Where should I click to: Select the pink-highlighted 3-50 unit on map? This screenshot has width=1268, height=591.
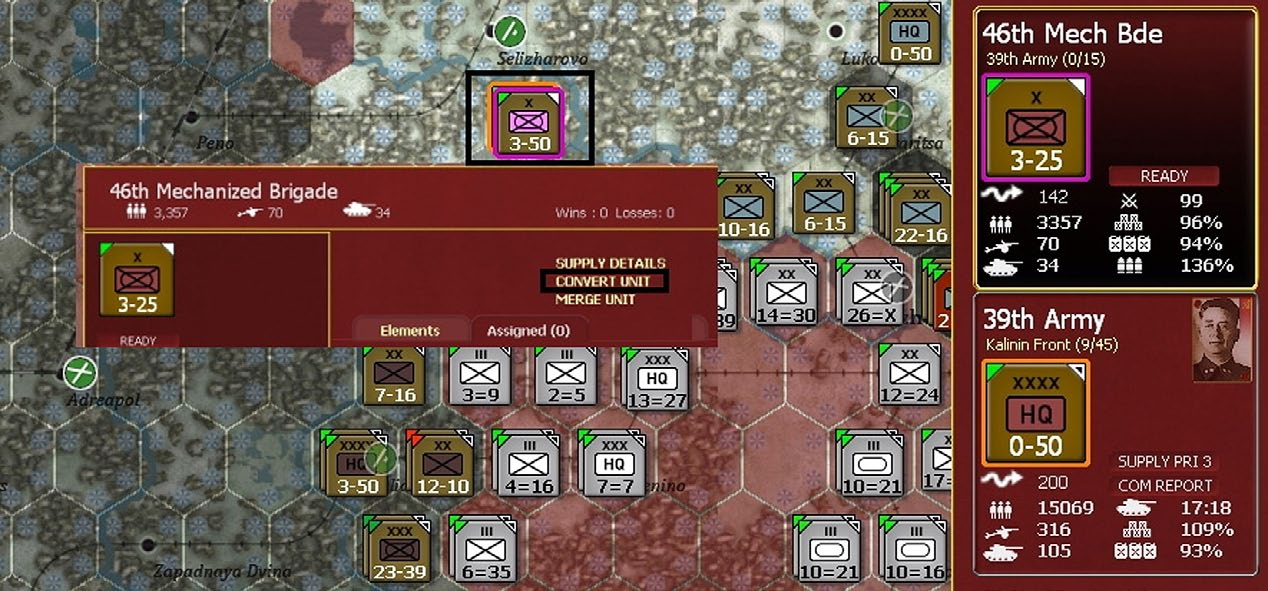click(x=528, y=121)
